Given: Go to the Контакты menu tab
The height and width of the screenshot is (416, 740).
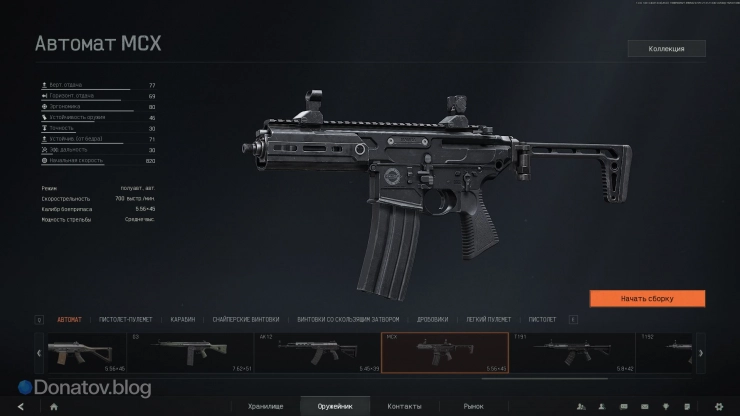Looking at the screenshot, I should pos(404,407).
